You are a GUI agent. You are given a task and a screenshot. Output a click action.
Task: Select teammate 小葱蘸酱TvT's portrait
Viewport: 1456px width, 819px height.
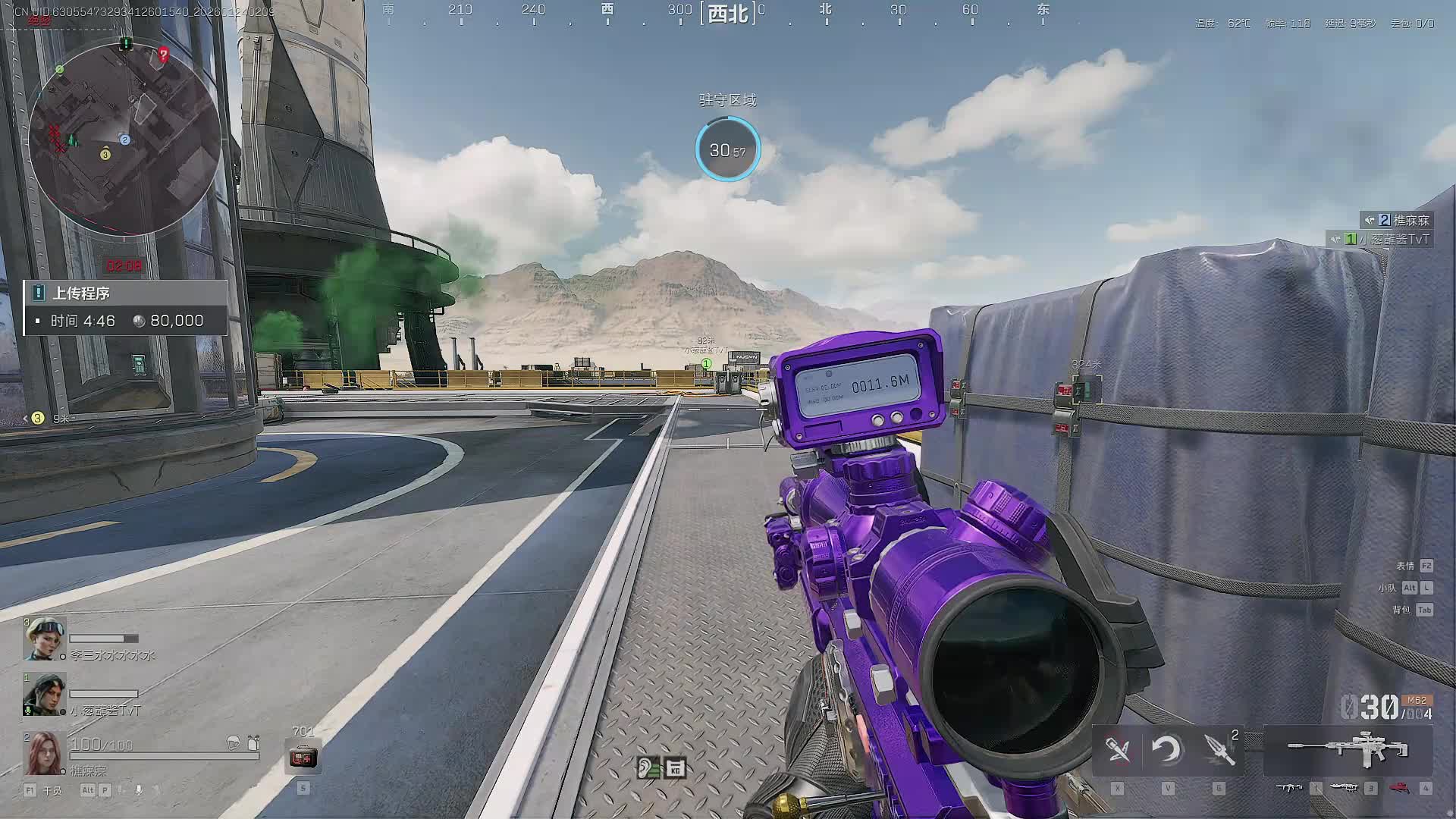pyautogui.click(x=44, y=695)
